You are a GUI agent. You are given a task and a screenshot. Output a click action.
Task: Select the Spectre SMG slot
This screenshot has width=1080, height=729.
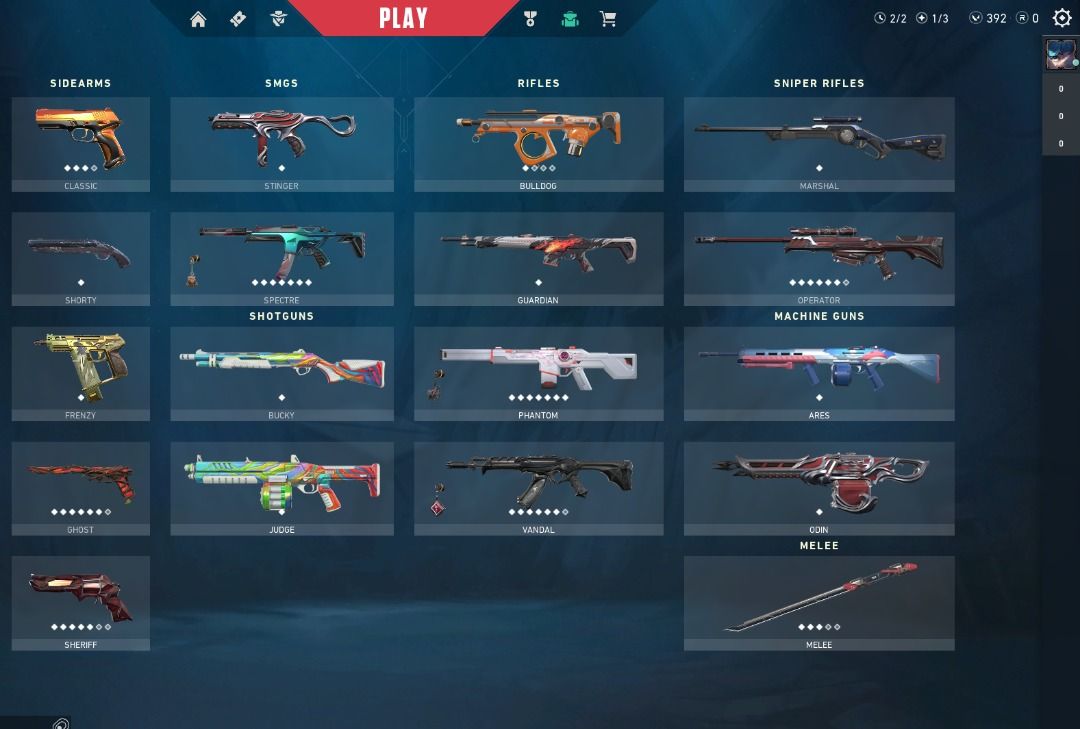pyautogui.click(x=282, y=258)
